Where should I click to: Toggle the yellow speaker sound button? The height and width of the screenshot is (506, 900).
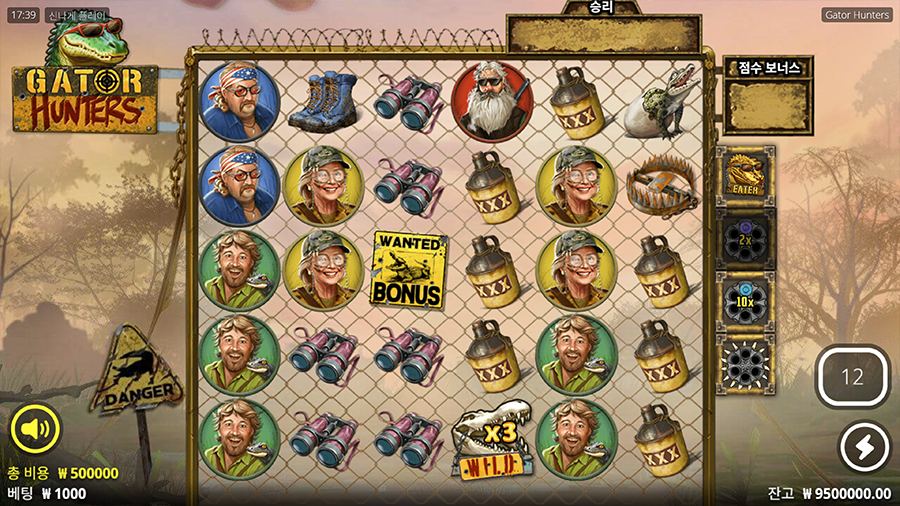(x=36, y=430)
